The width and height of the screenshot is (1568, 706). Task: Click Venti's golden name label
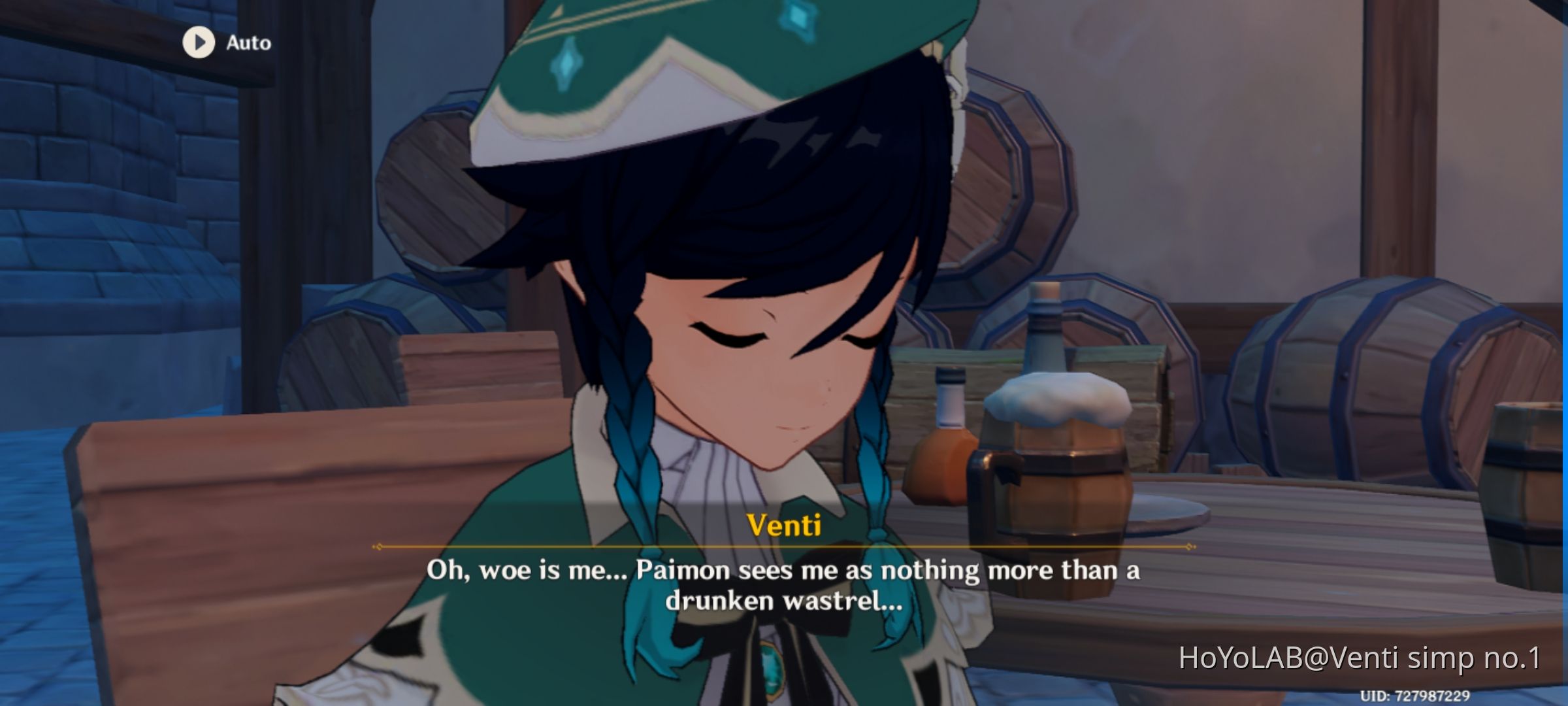[x=784, y=526]
